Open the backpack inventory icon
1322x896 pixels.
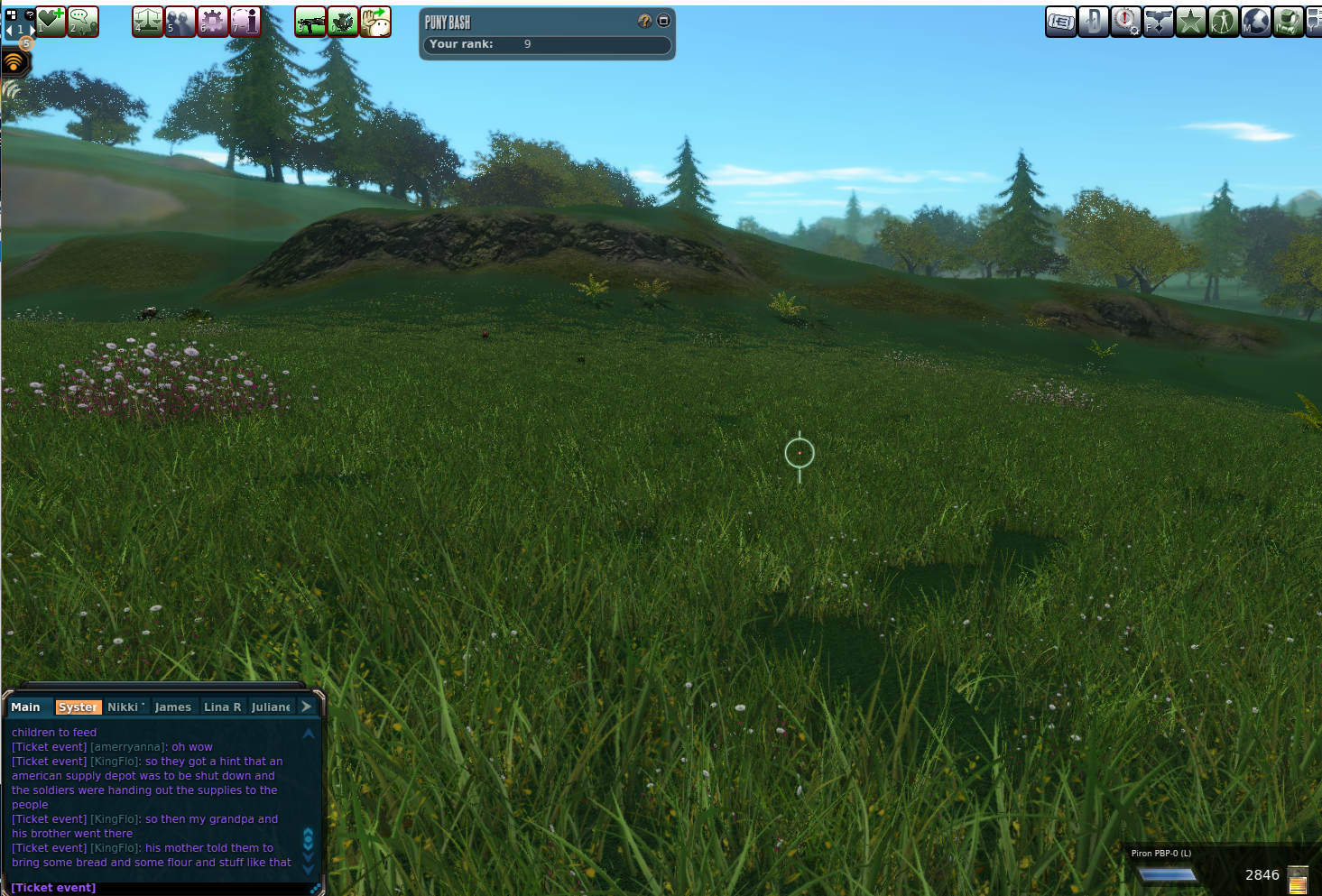(1288, 21)
